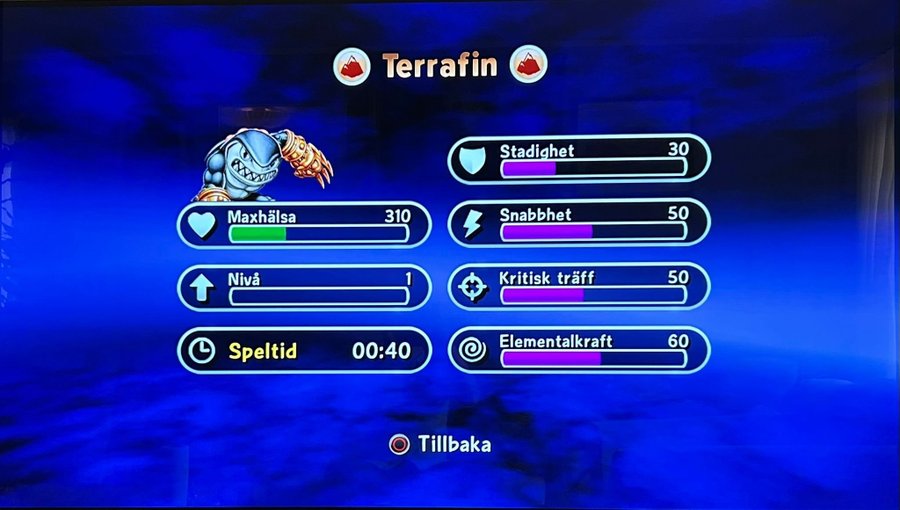Go back with the Tillbaka button
Screen dimensions: 900x510
[441, 444]
